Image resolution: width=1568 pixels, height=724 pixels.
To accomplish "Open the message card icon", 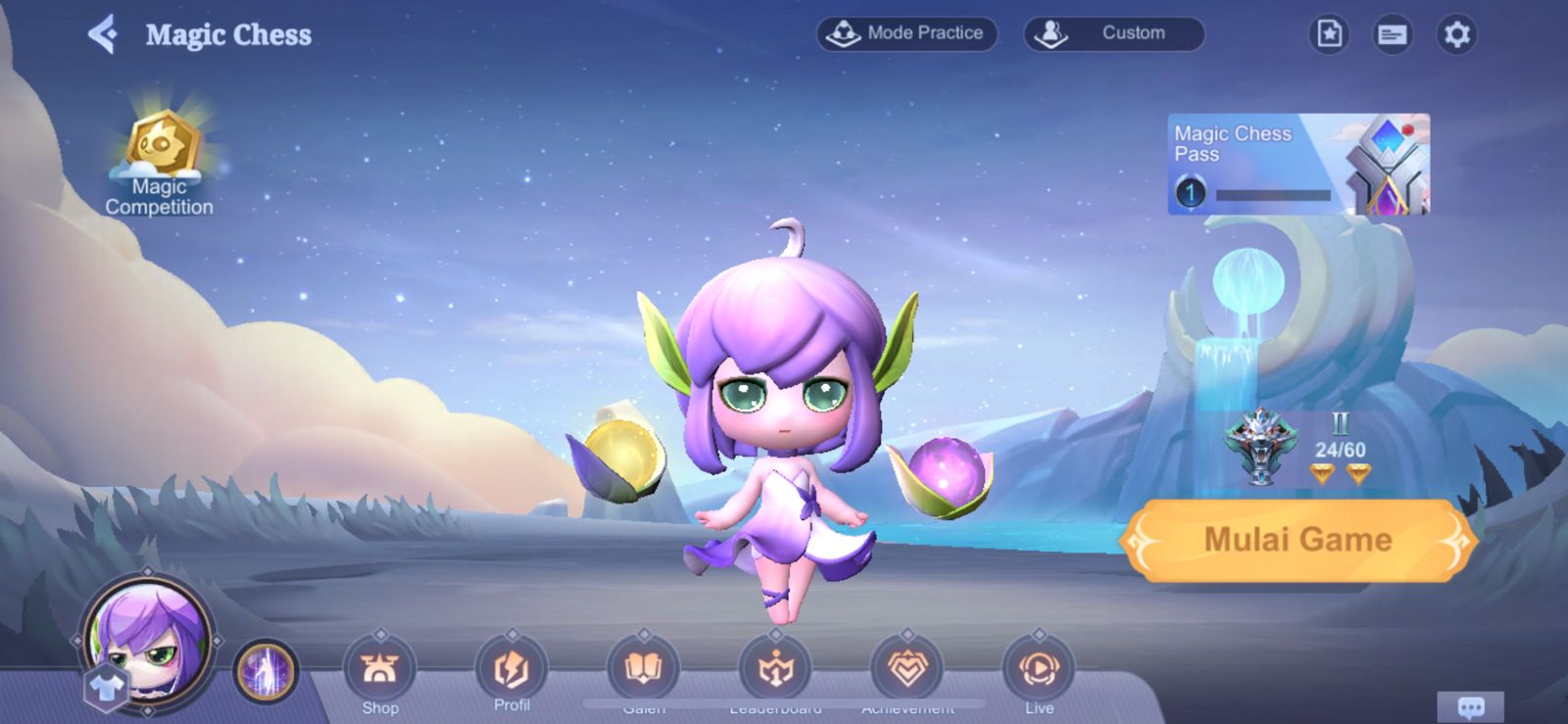I will pos(1393,35).
